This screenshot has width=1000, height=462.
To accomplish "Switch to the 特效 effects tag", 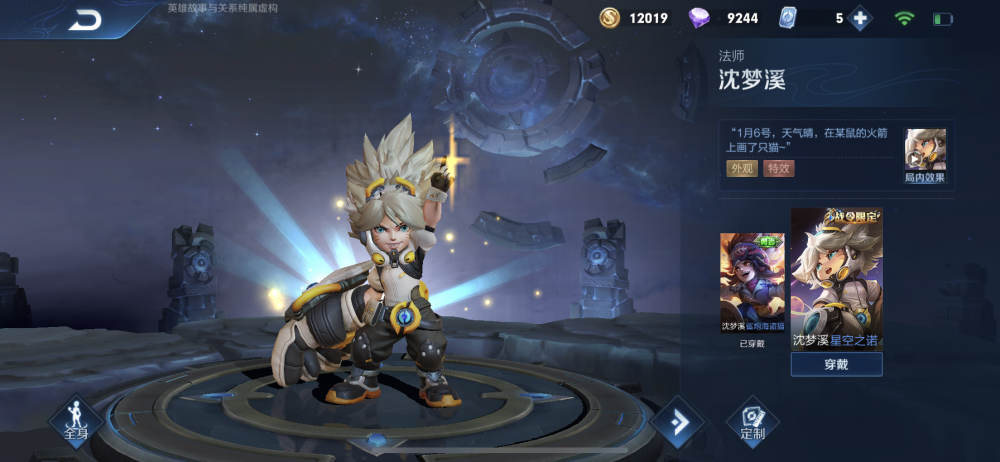I will 779,168.
